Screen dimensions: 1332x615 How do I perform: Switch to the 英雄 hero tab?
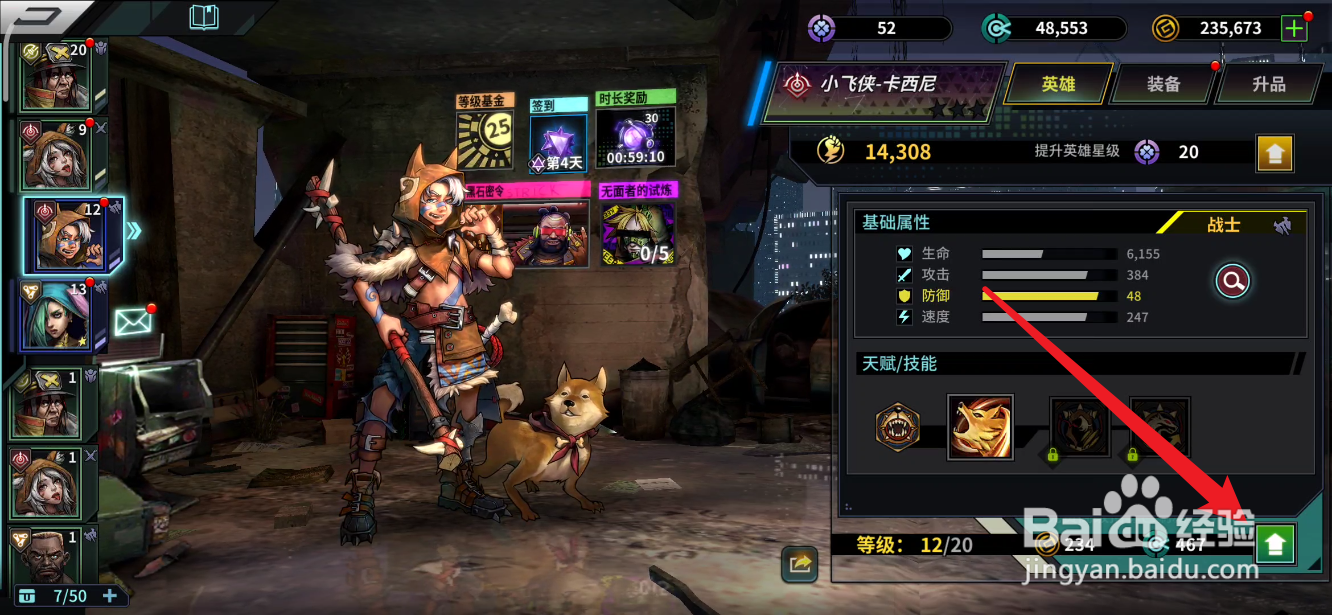[x=1058, y=84]
